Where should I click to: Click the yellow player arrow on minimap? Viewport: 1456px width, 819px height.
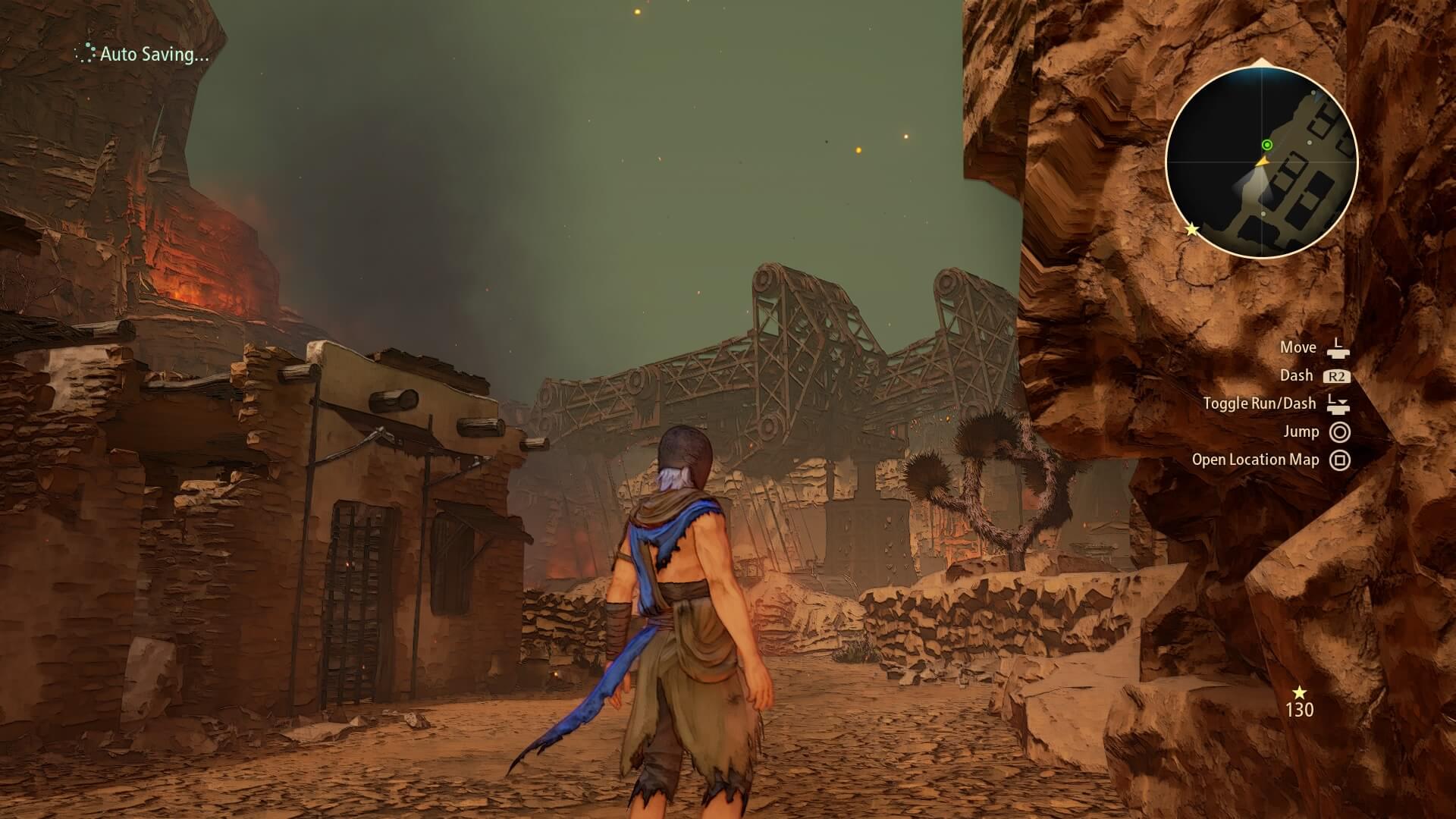point(1262,161)
